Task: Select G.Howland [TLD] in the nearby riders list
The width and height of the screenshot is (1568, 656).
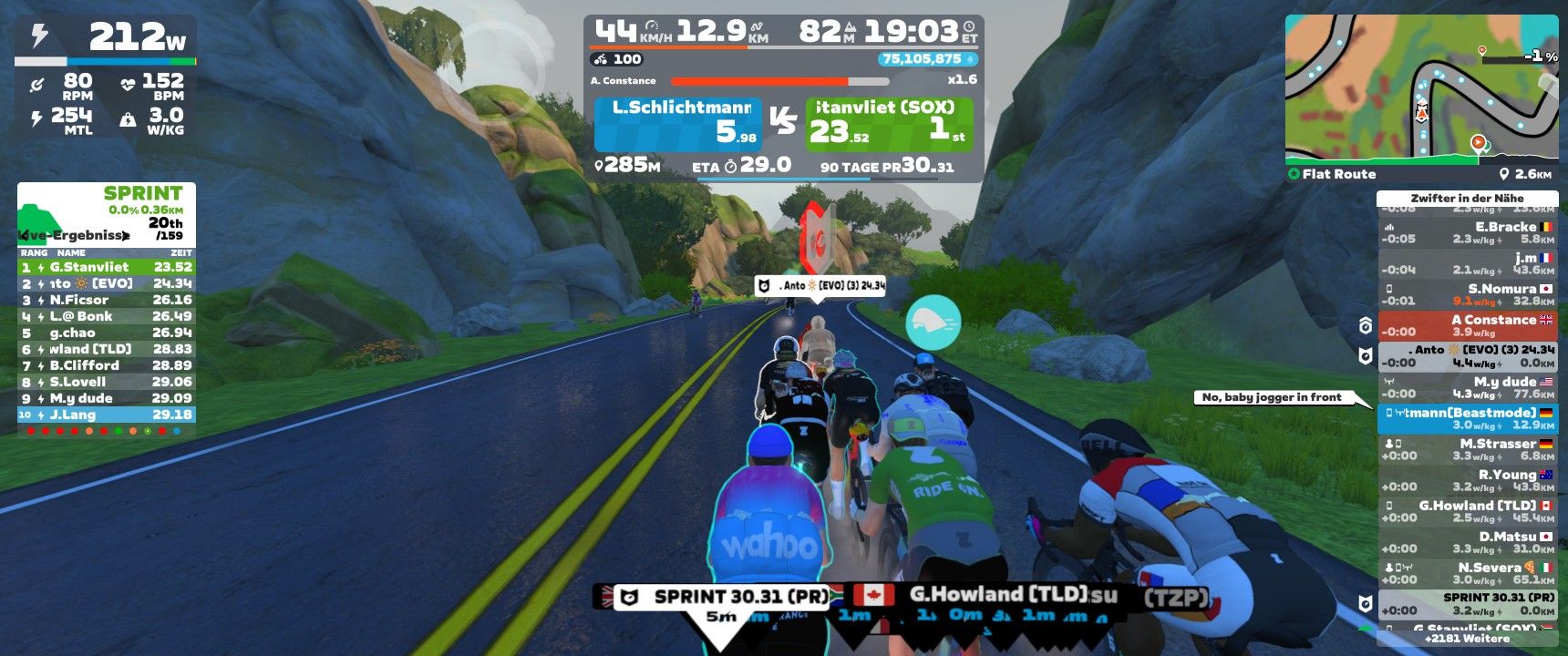Action: click(1467, 511)
